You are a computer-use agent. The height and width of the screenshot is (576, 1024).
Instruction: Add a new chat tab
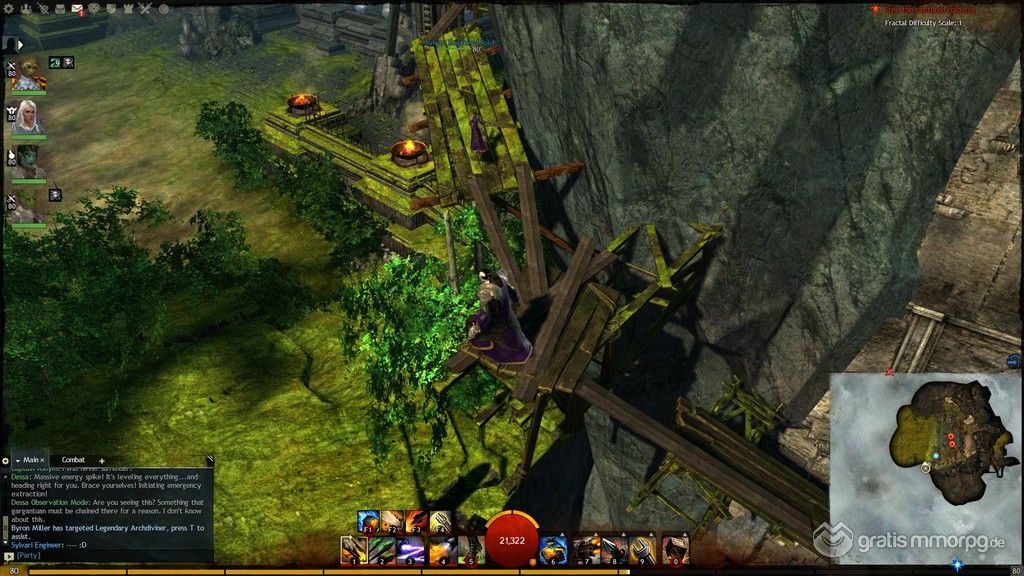tap(101, 460)
